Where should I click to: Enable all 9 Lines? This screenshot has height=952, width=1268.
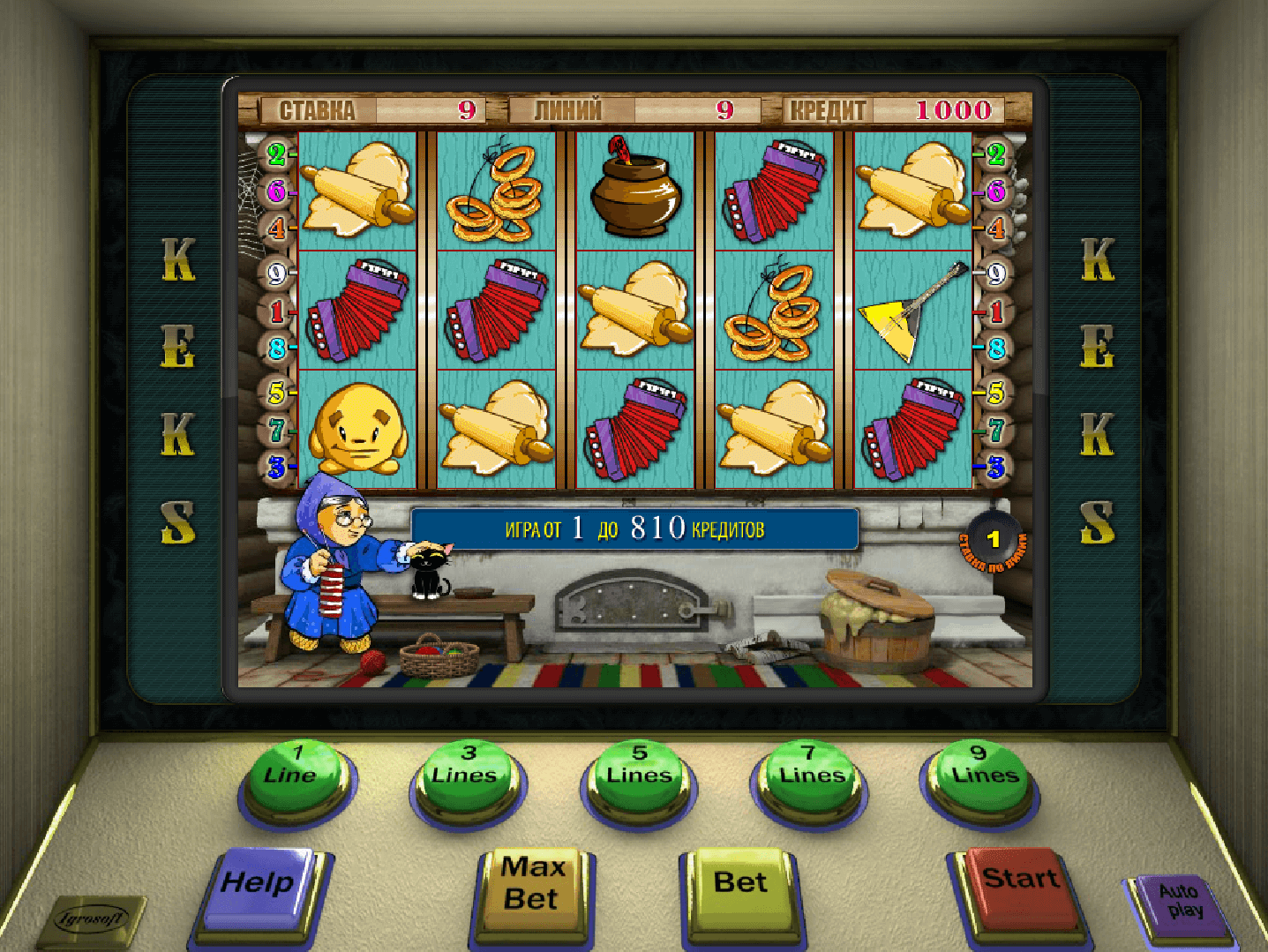(x=980, y=776)
